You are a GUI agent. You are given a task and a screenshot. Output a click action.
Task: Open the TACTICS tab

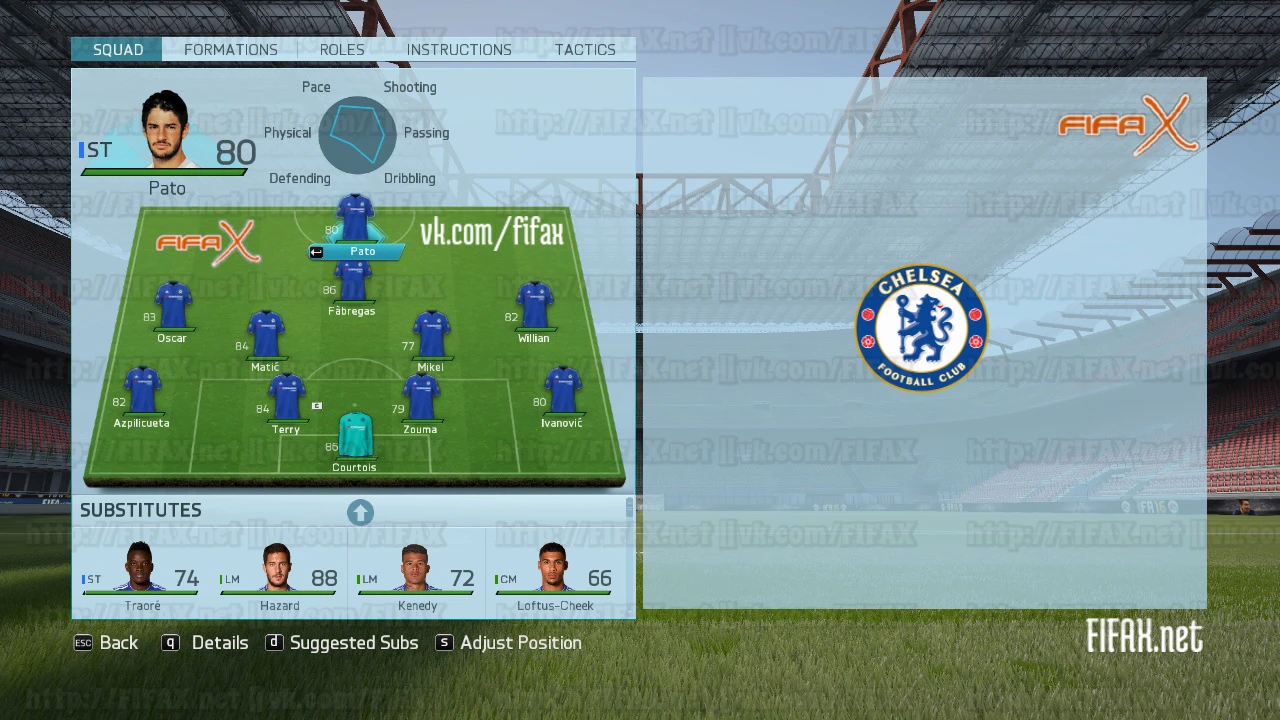585,49
